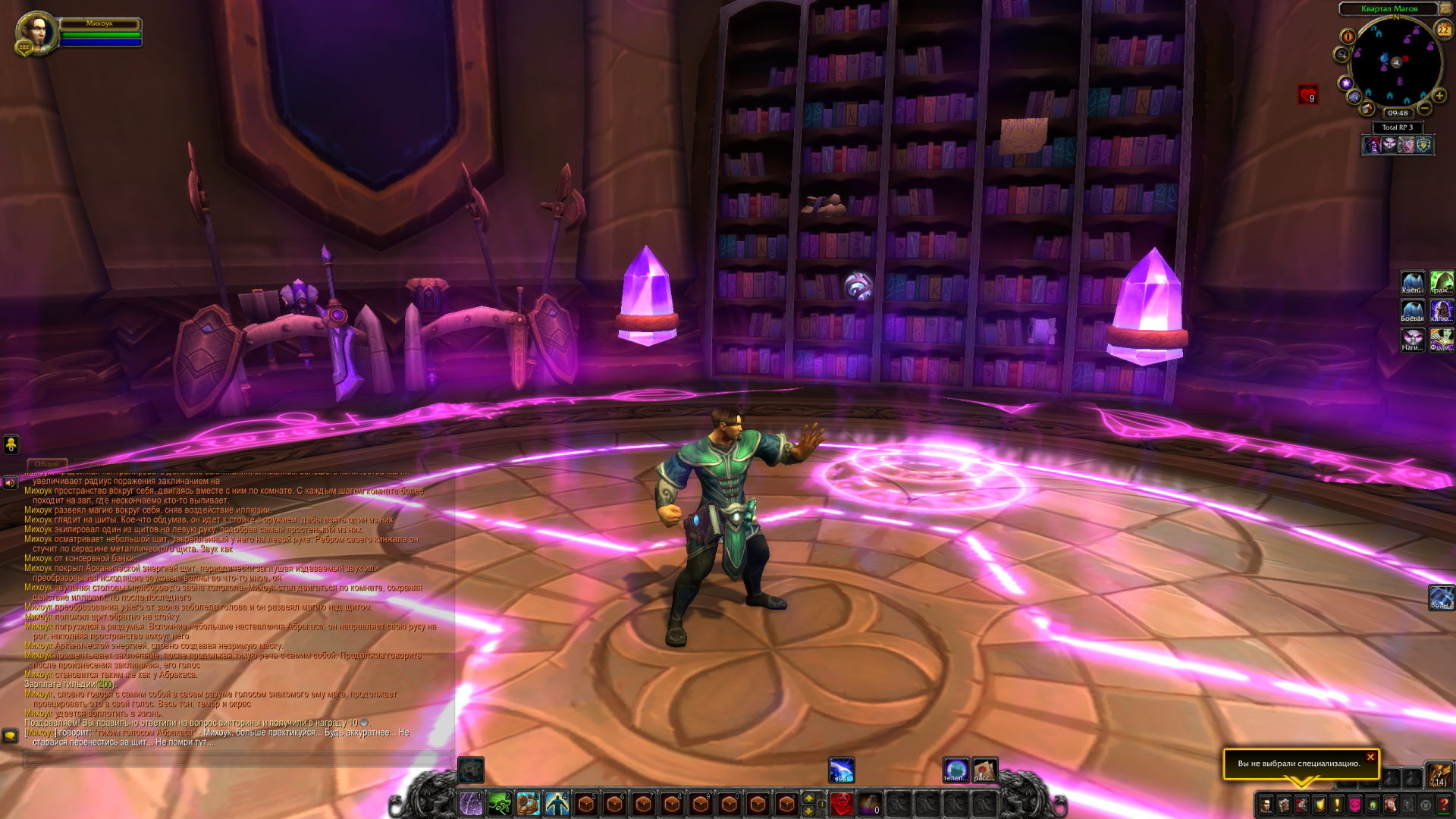This screenshot has width=1456, height=819.
Task: Open the main backpack bag
Action: (x=1439, y=775)
